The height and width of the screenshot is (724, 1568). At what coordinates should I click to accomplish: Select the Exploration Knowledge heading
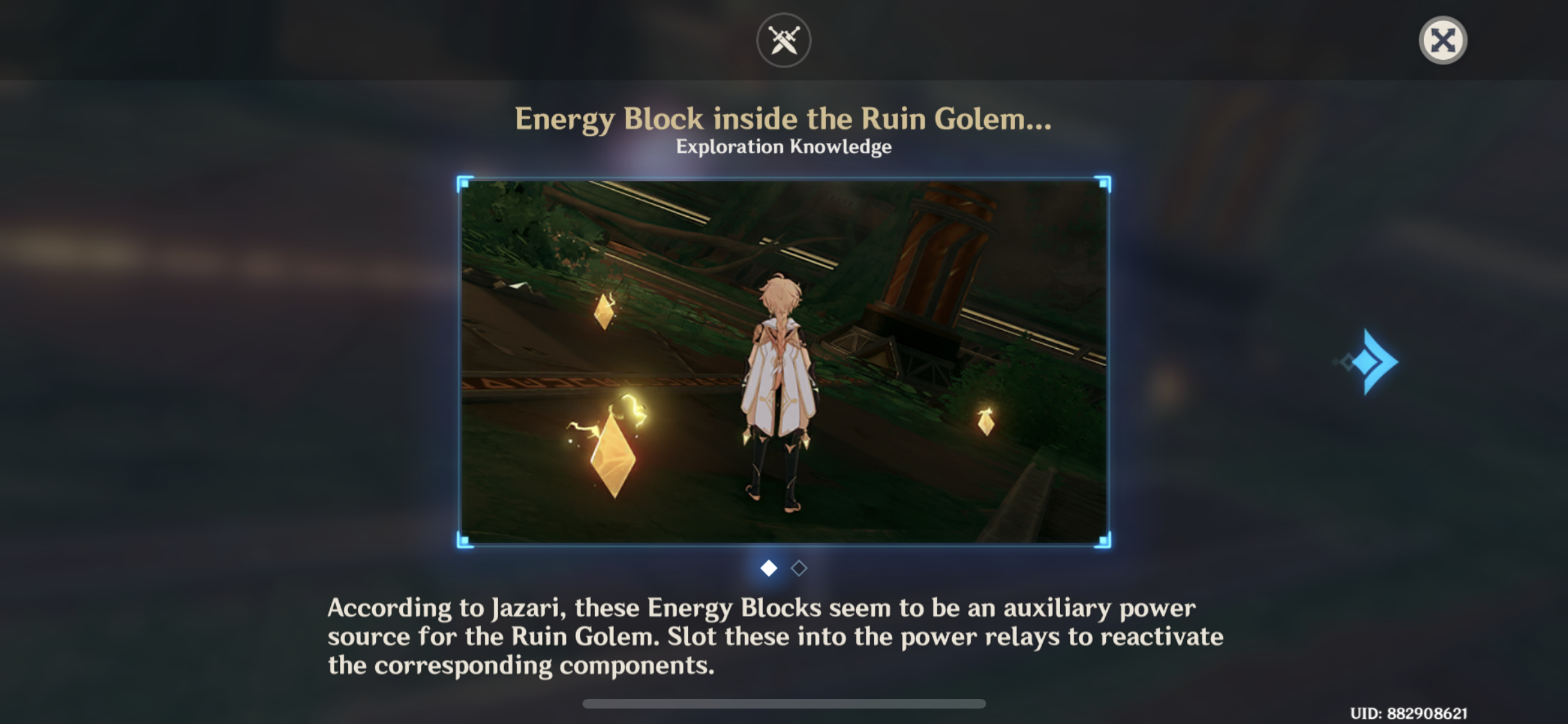pos(783,146)
